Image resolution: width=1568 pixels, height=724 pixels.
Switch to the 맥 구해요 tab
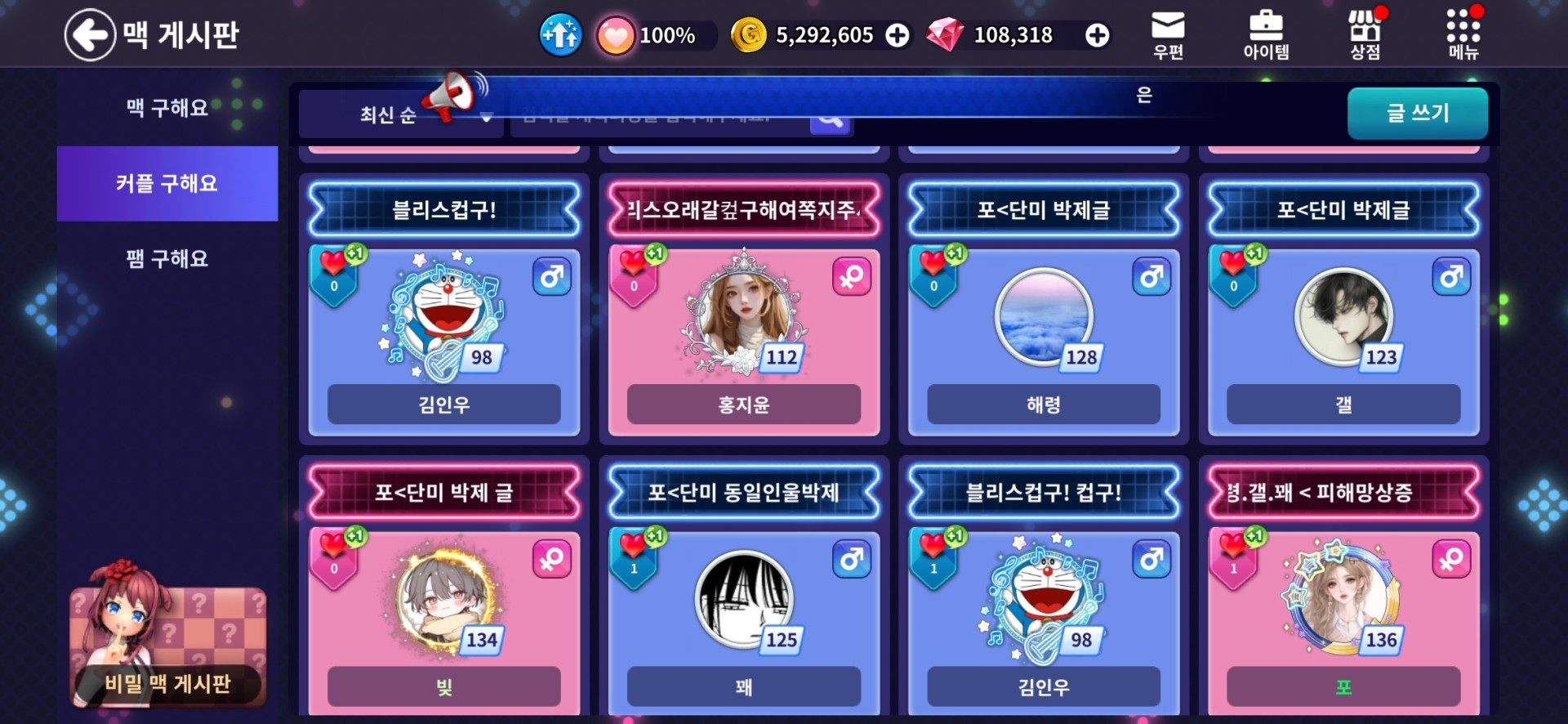167,108
